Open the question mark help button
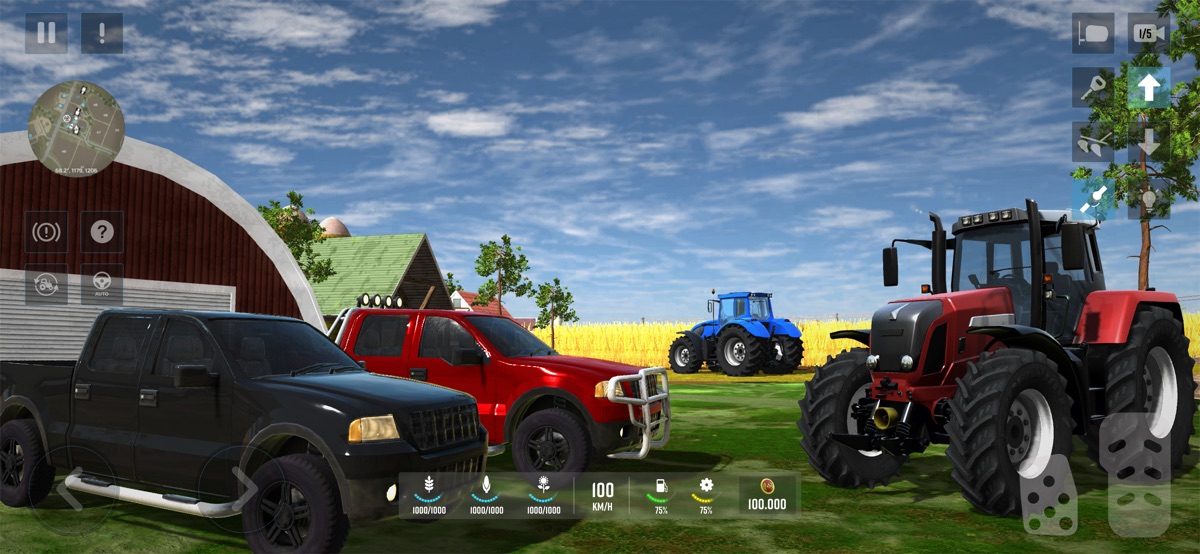The image size is (1200, 554). (102, 232)
